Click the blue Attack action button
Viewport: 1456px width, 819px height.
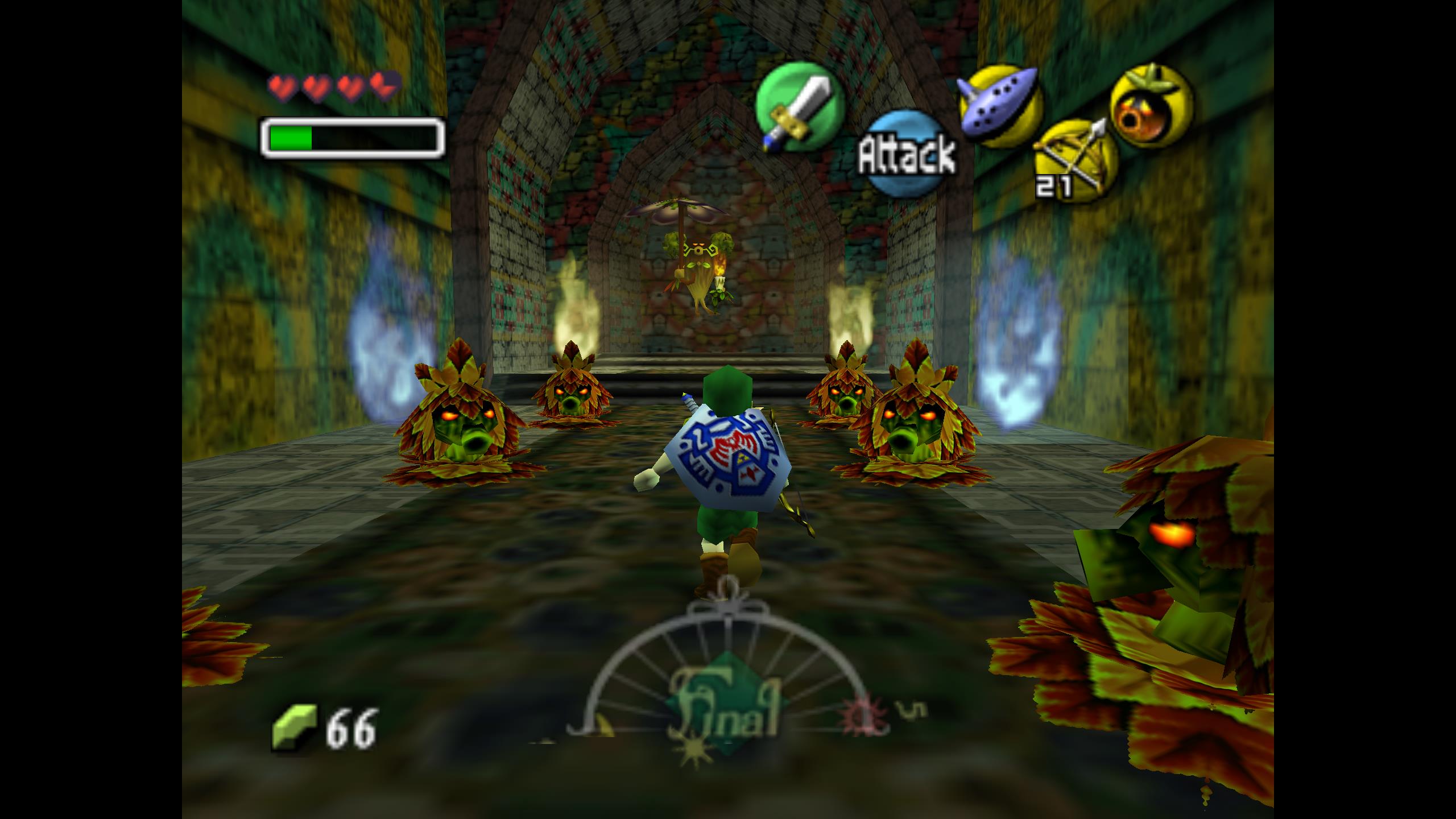click(x=907, y=154)
